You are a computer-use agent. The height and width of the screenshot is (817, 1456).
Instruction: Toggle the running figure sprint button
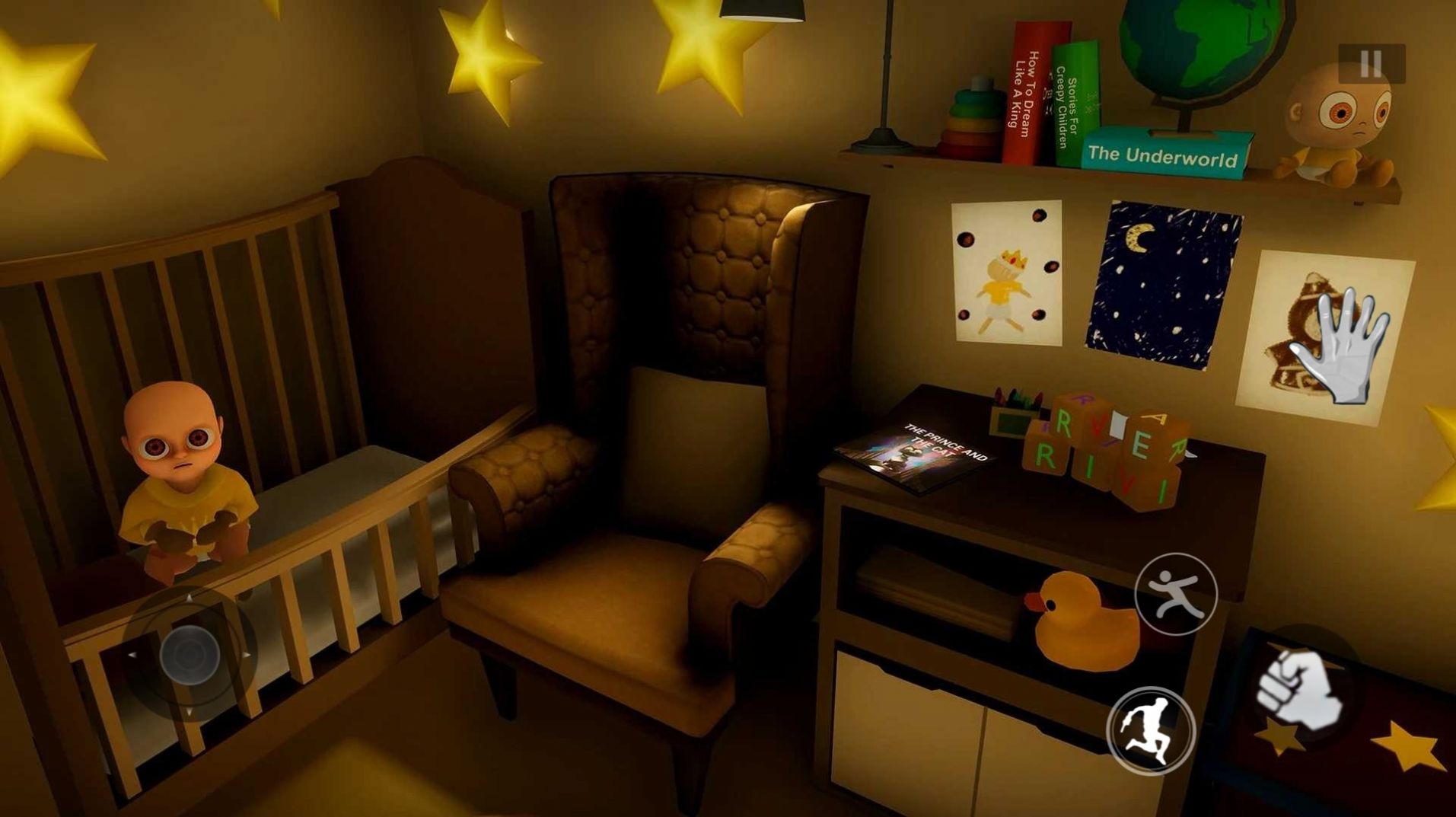[x=1151, y=731]
